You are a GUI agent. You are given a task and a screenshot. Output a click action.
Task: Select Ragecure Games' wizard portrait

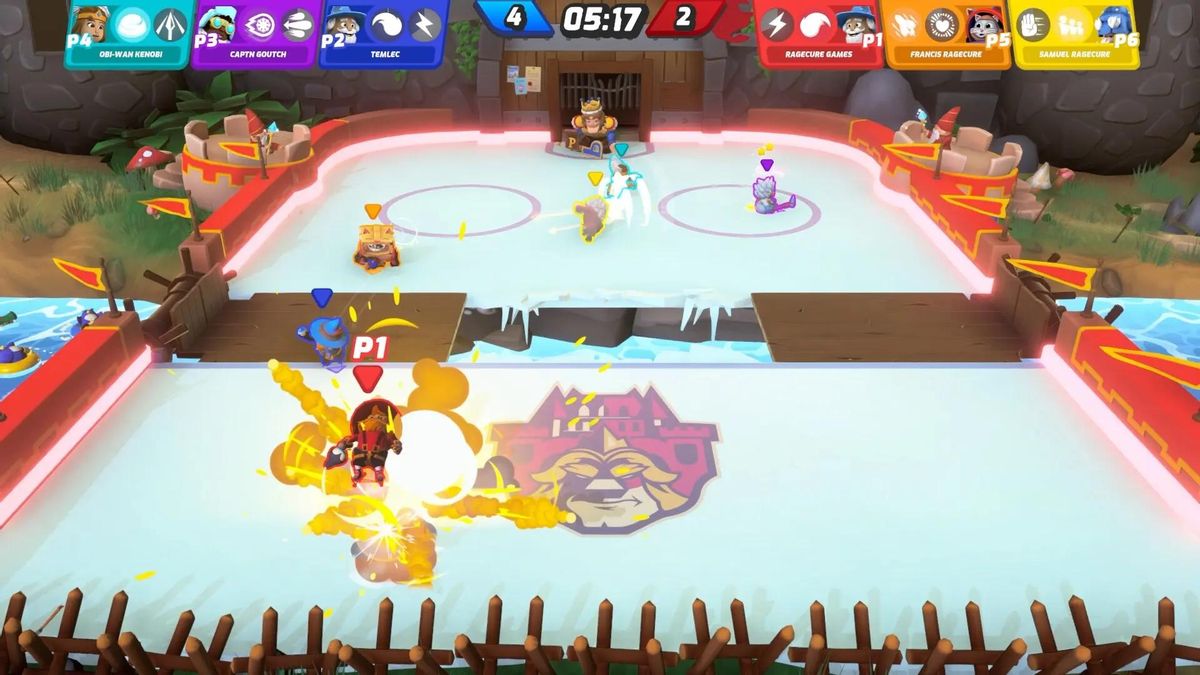click(x=856, y=24)
